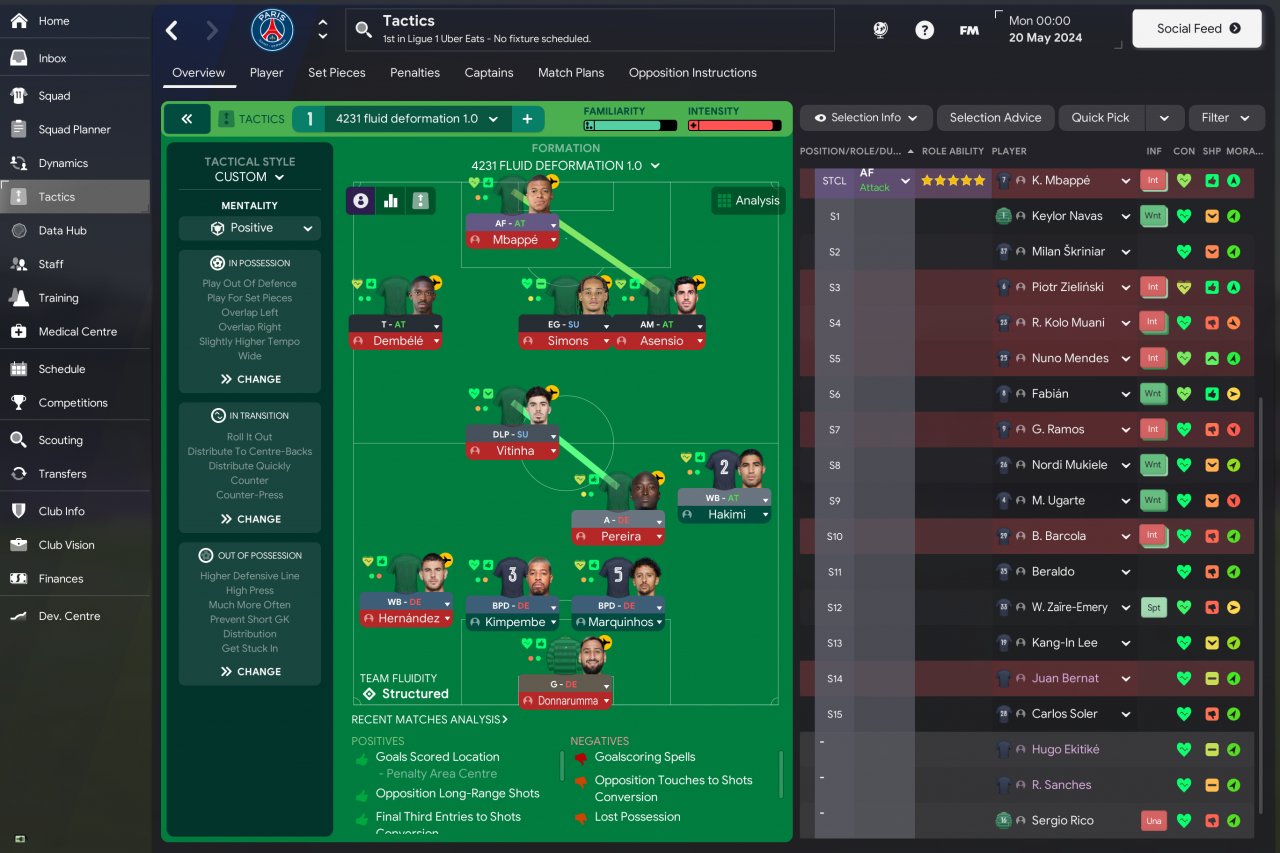Change the Out Of Possession instructions
The width and height of the screenshot is (1280, 853).
(x=250, y=672)
